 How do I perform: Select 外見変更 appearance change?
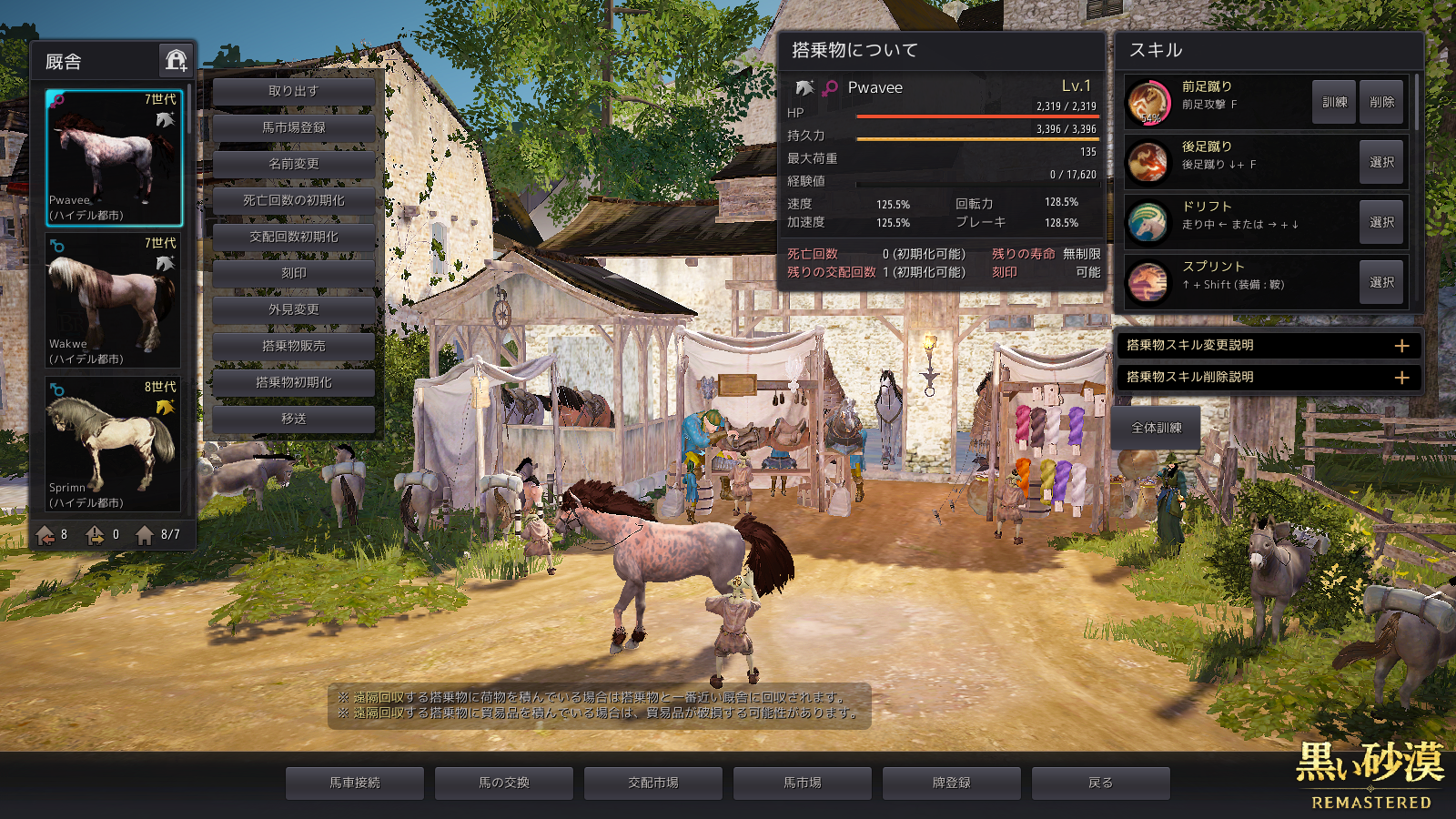tap(293, 309)
